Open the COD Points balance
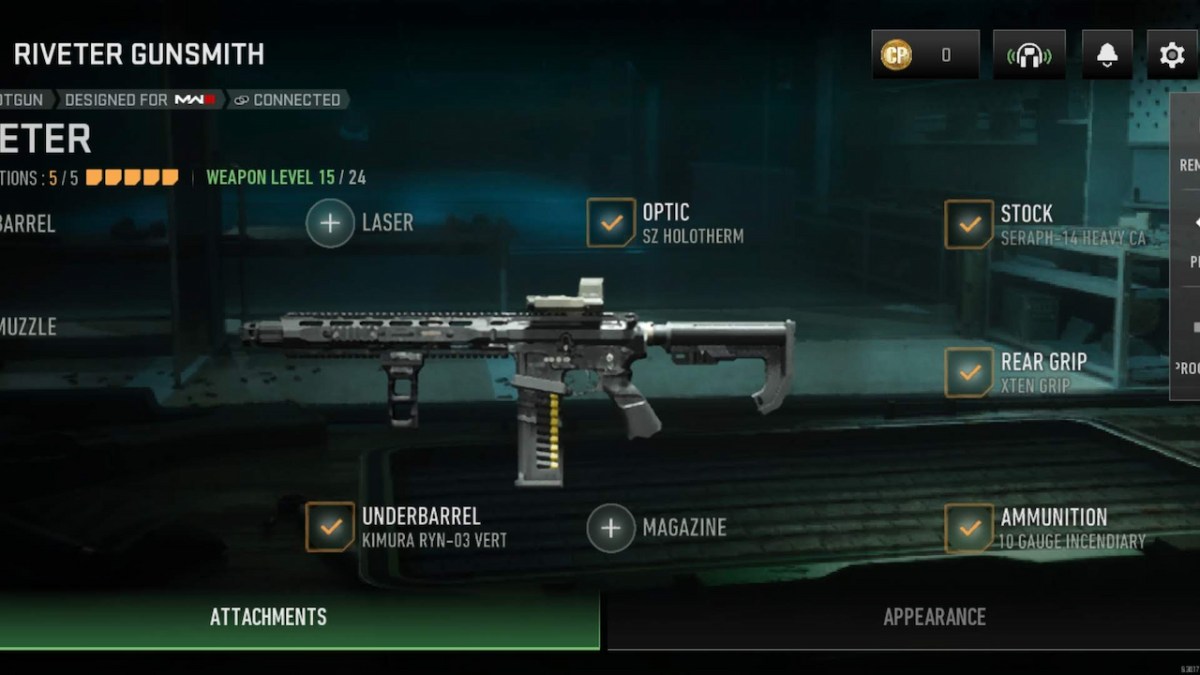Image resolution: width=1200 pixels, height=675 pixels. [925, 55]
